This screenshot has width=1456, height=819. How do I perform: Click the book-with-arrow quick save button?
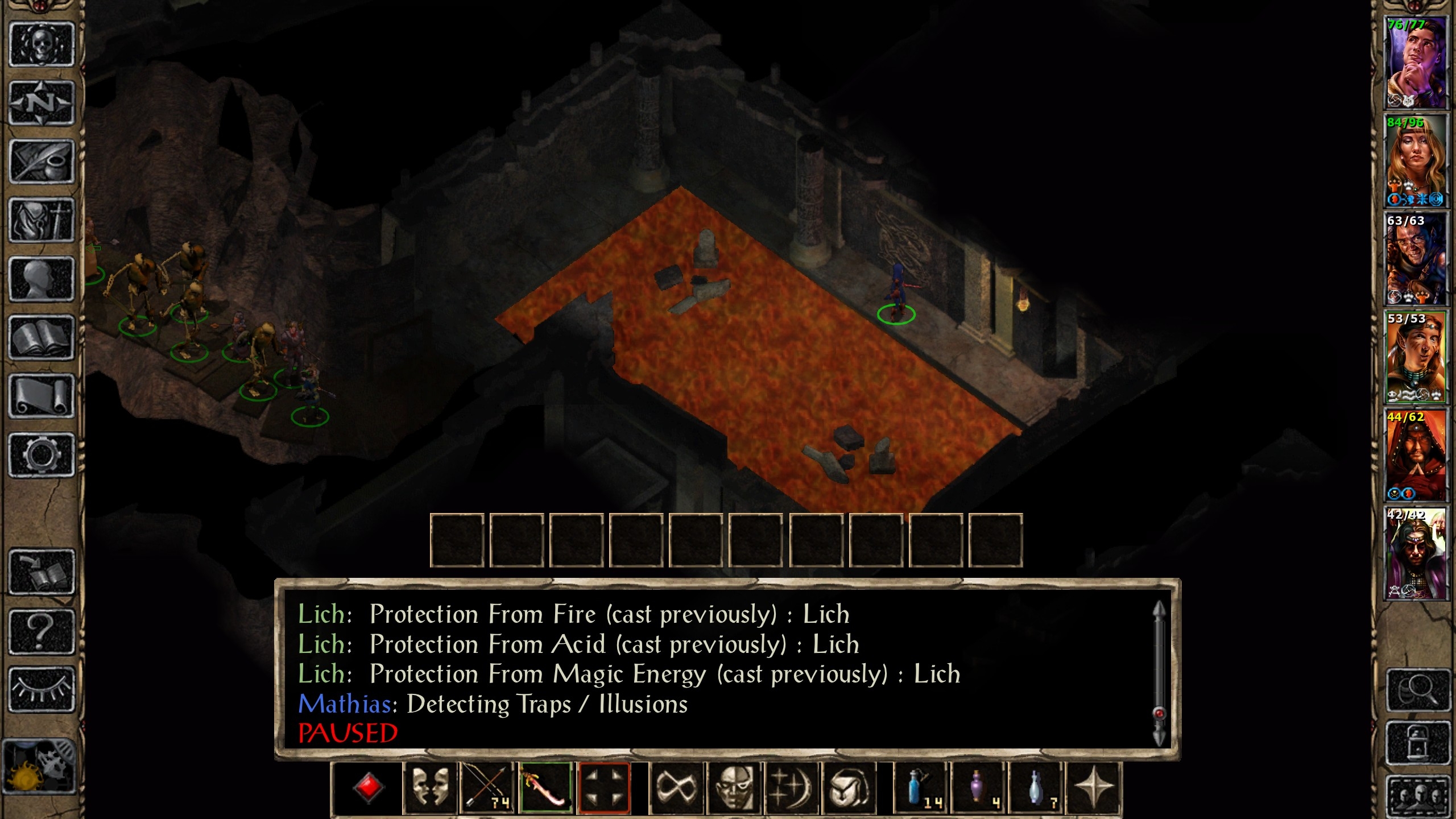pyautogui.click(x=42, y=572)
